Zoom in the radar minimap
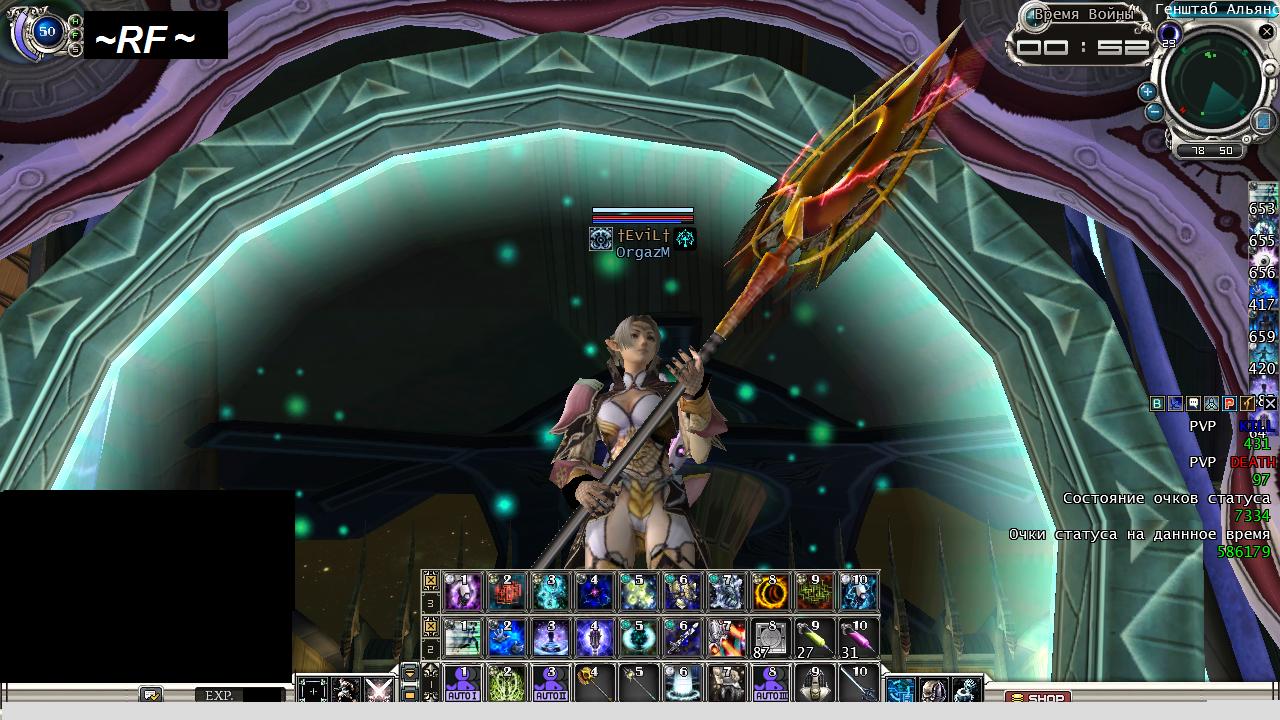 (1147, 91)
